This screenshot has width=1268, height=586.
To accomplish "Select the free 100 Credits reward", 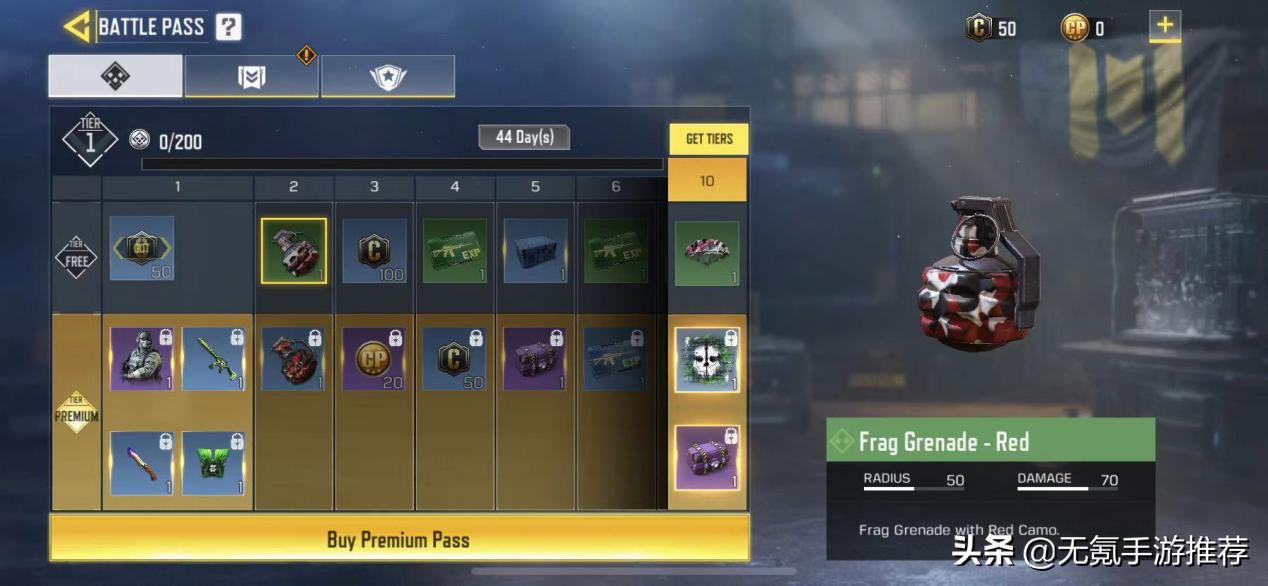I will coord(375,251).
